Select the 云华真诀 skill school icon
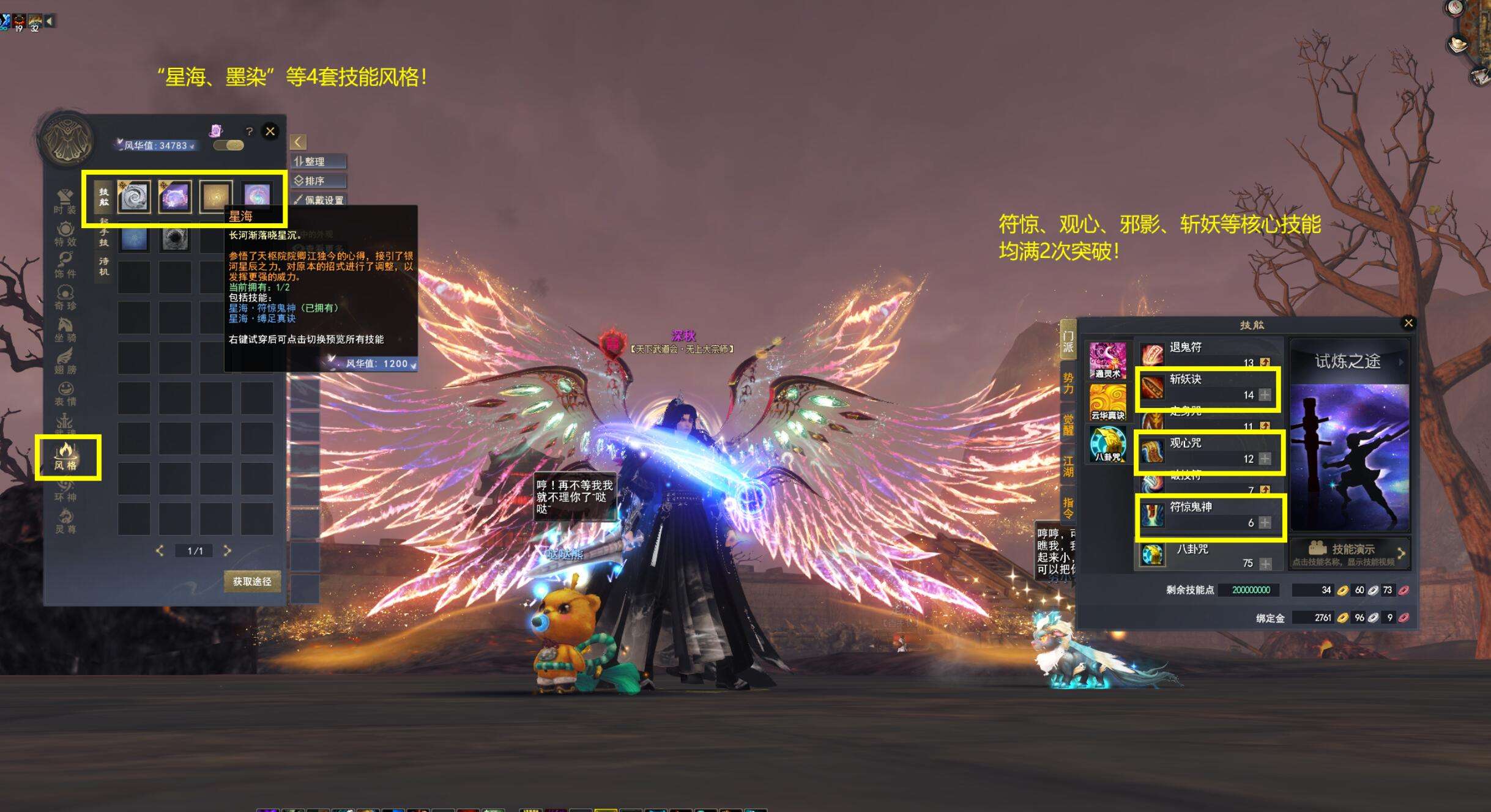The height and width of the screenshot is (812, 1491). tap(1107, 402)
